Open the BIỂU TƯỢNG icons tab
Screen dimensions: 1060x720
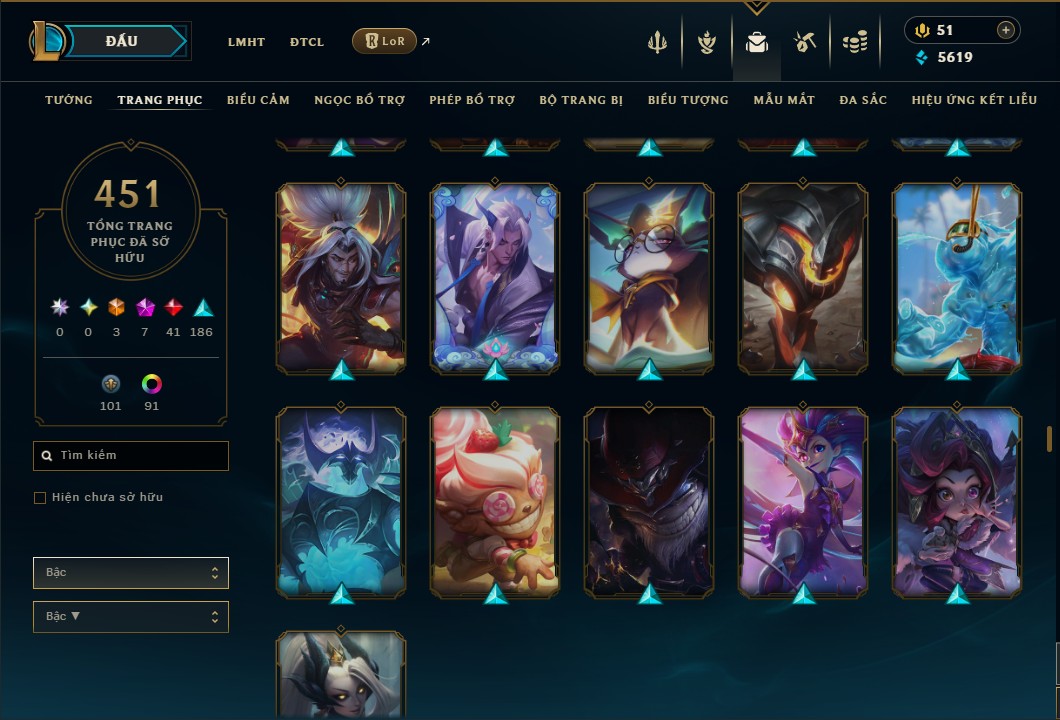tap(688, 100)
